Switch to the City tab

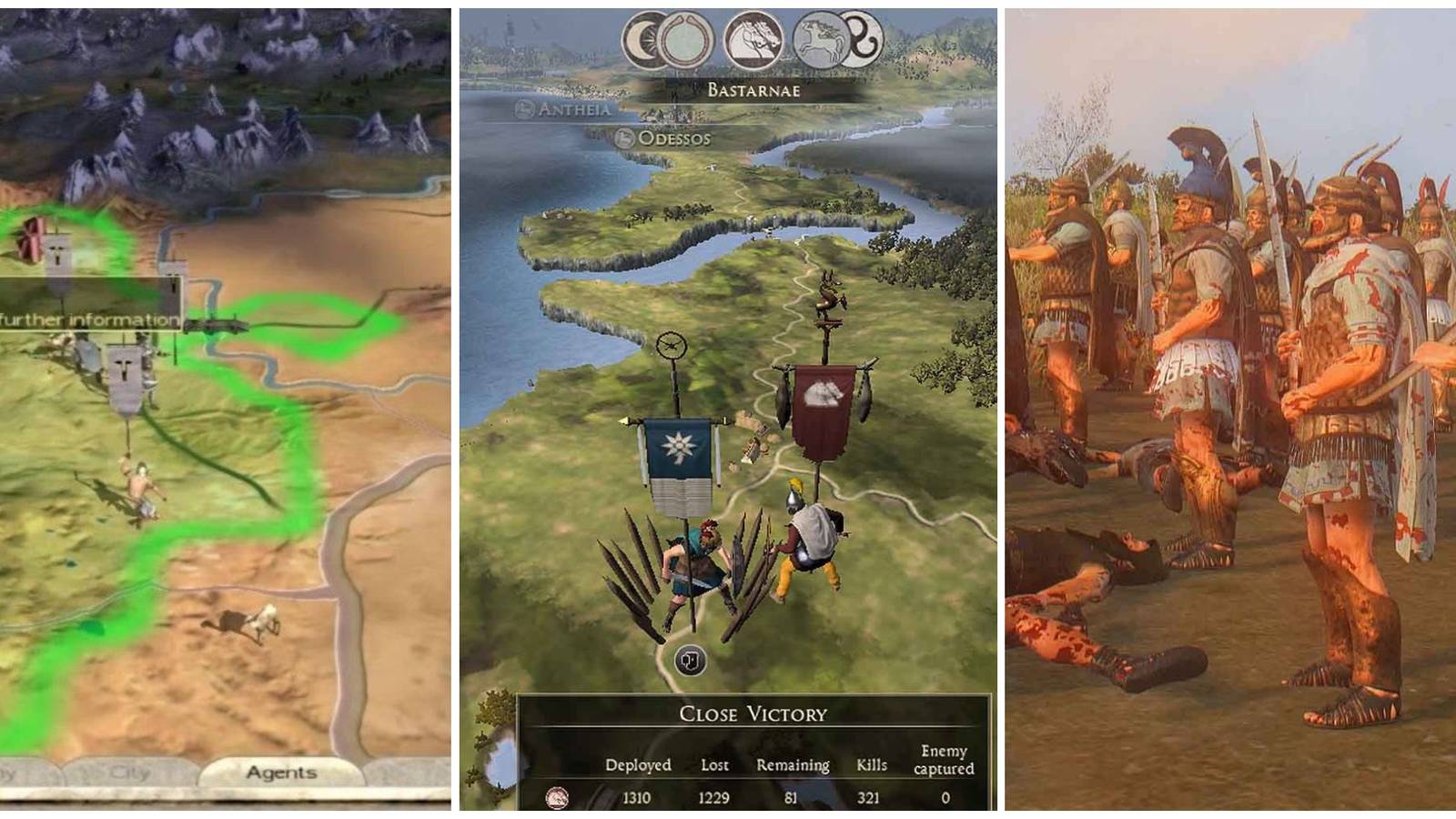131,772
